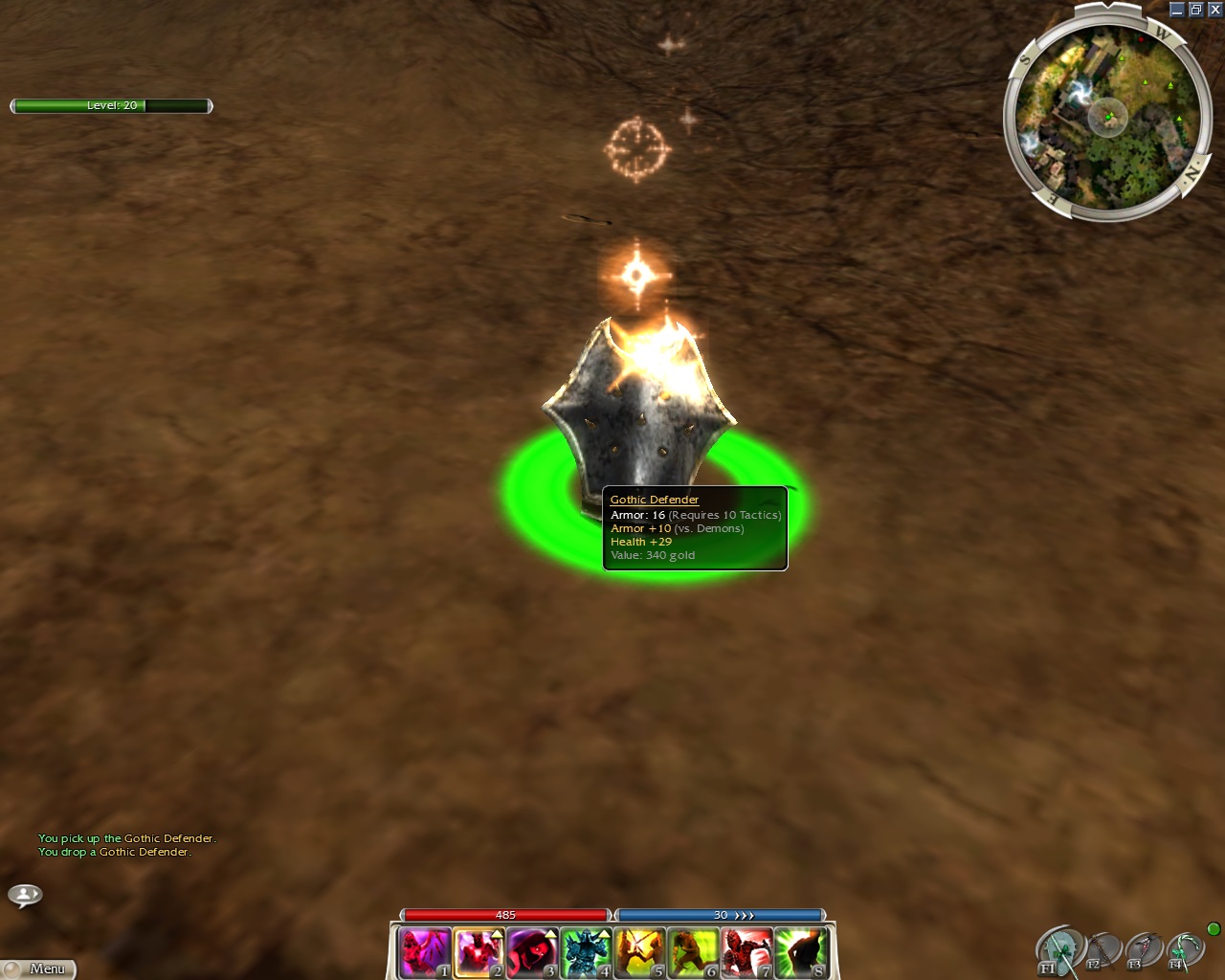Click the green status dot indicator
This screenshot has width=1225, height=980.
tap(1214, 929)
